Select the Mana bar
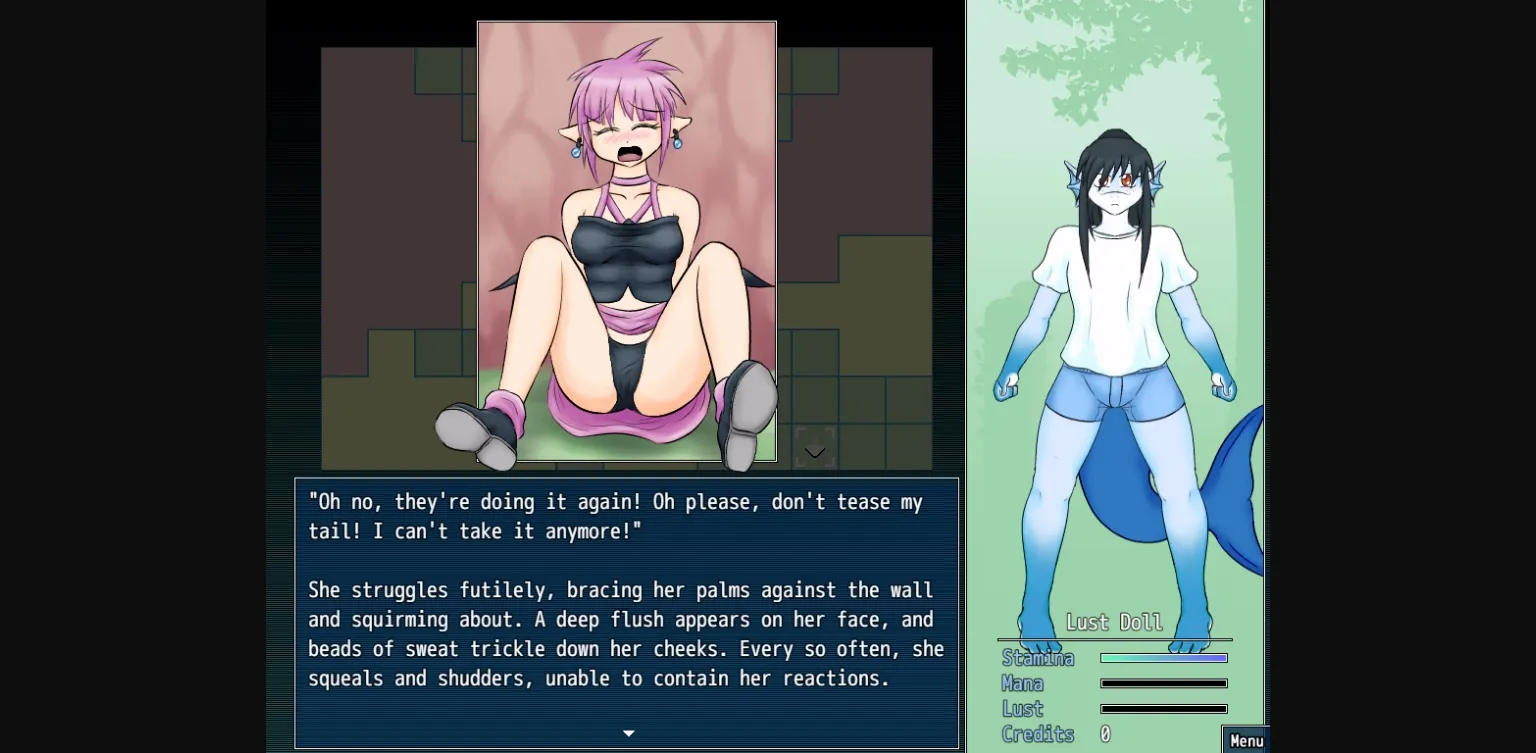 point(1163,683)
